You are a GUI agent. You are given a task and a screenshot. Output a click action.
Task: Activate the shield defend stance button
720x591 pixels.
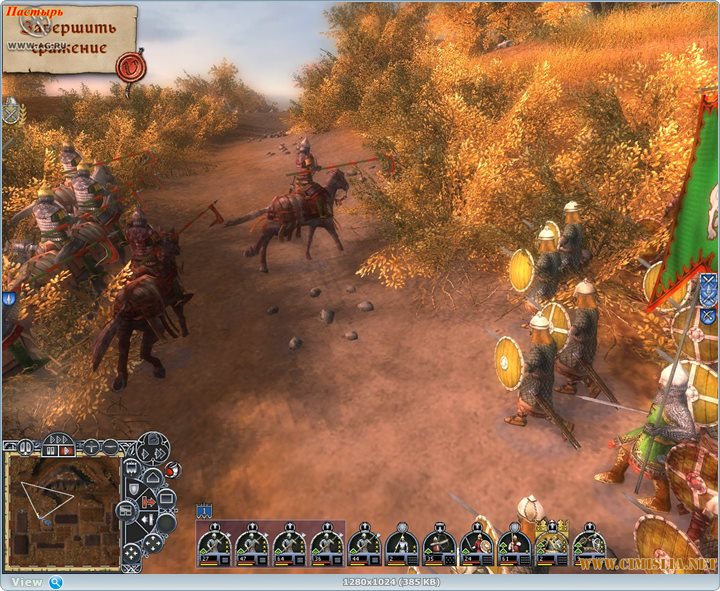(133, 489)
